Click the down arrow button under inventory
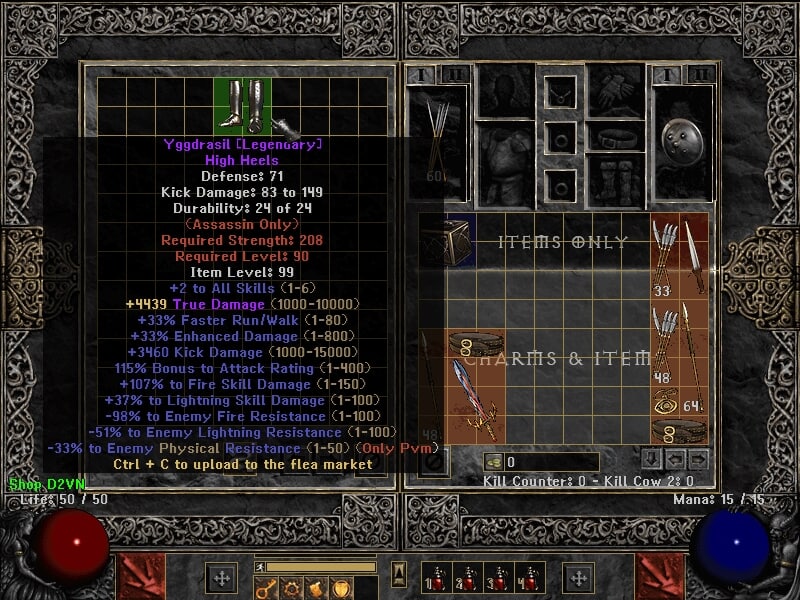The height and width of the screenshot is (600, 800). (652, 460)
